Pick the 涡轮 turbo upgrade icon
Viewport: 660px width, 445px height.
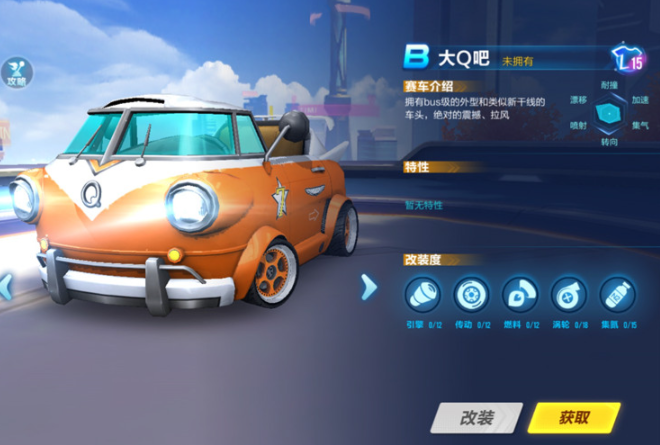[x=568, y=294]
